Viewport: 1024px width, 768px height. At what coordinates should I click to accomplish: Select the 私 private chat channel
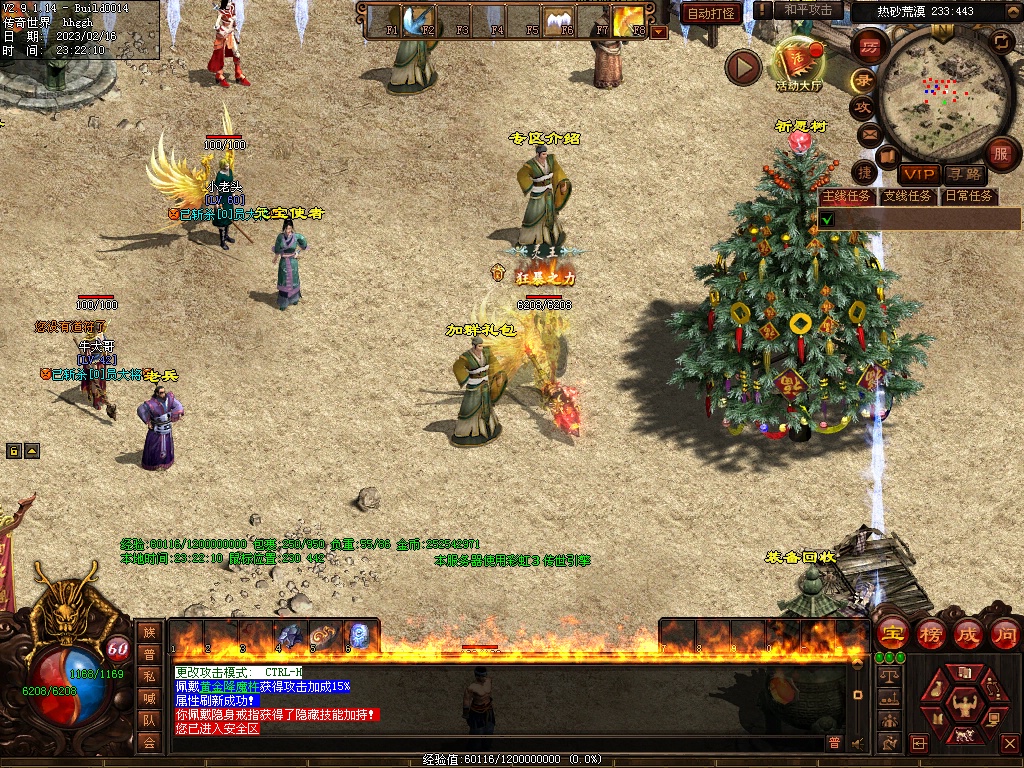coord(148,675)
